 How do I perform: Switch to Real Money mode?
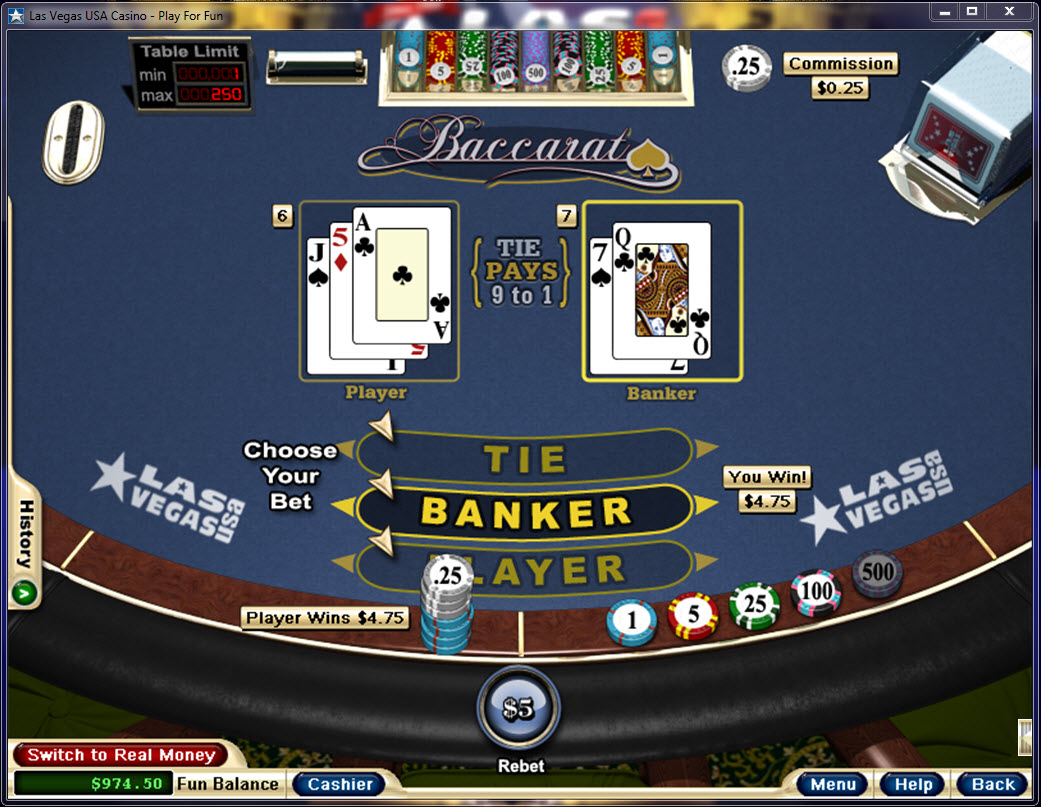click(120, 755)
